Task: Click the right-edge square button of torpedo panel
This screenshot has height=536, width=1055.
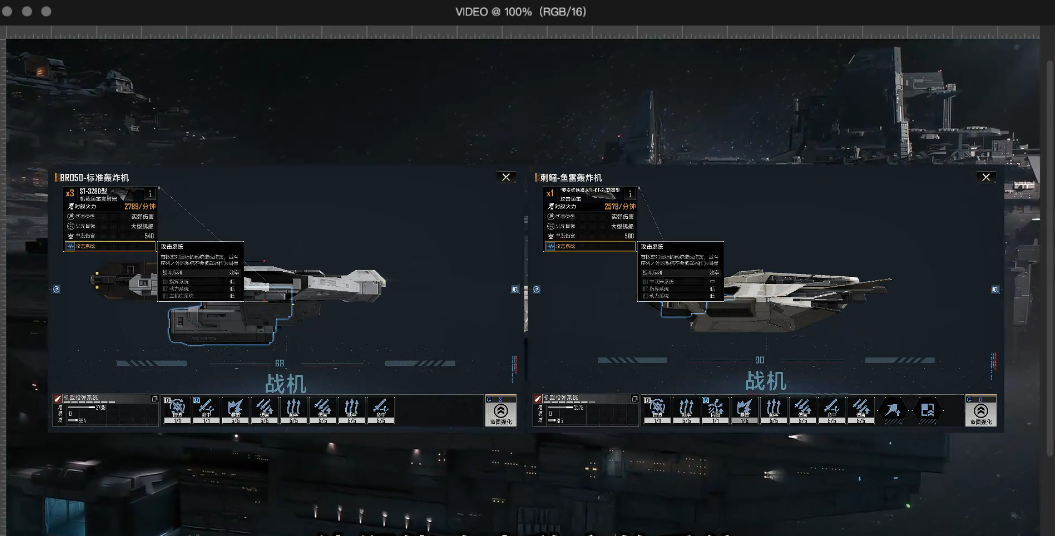Action: (996, 289)
